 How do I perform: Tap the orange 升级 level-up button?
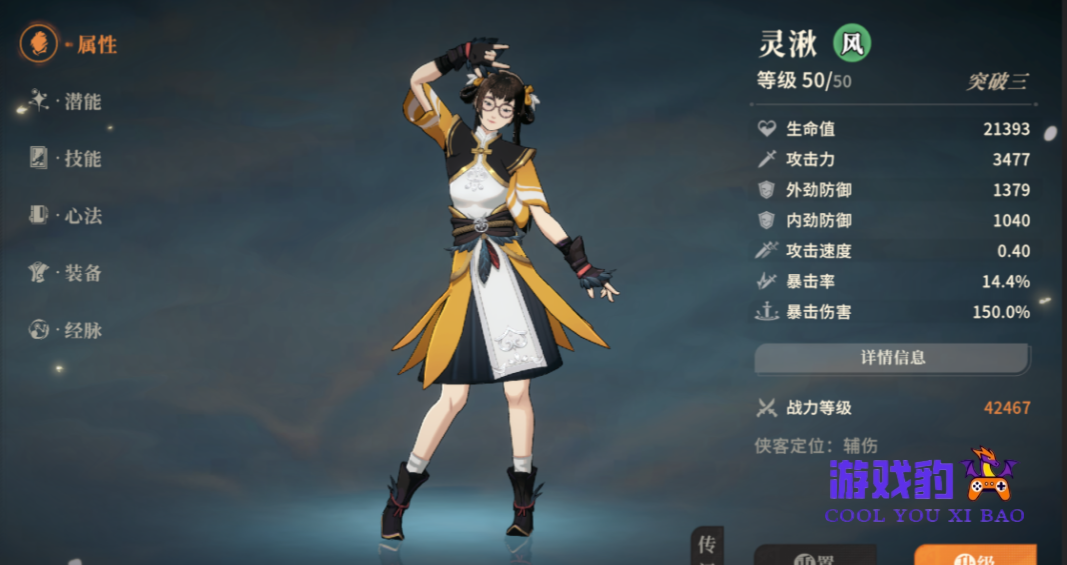coord(975,555)
